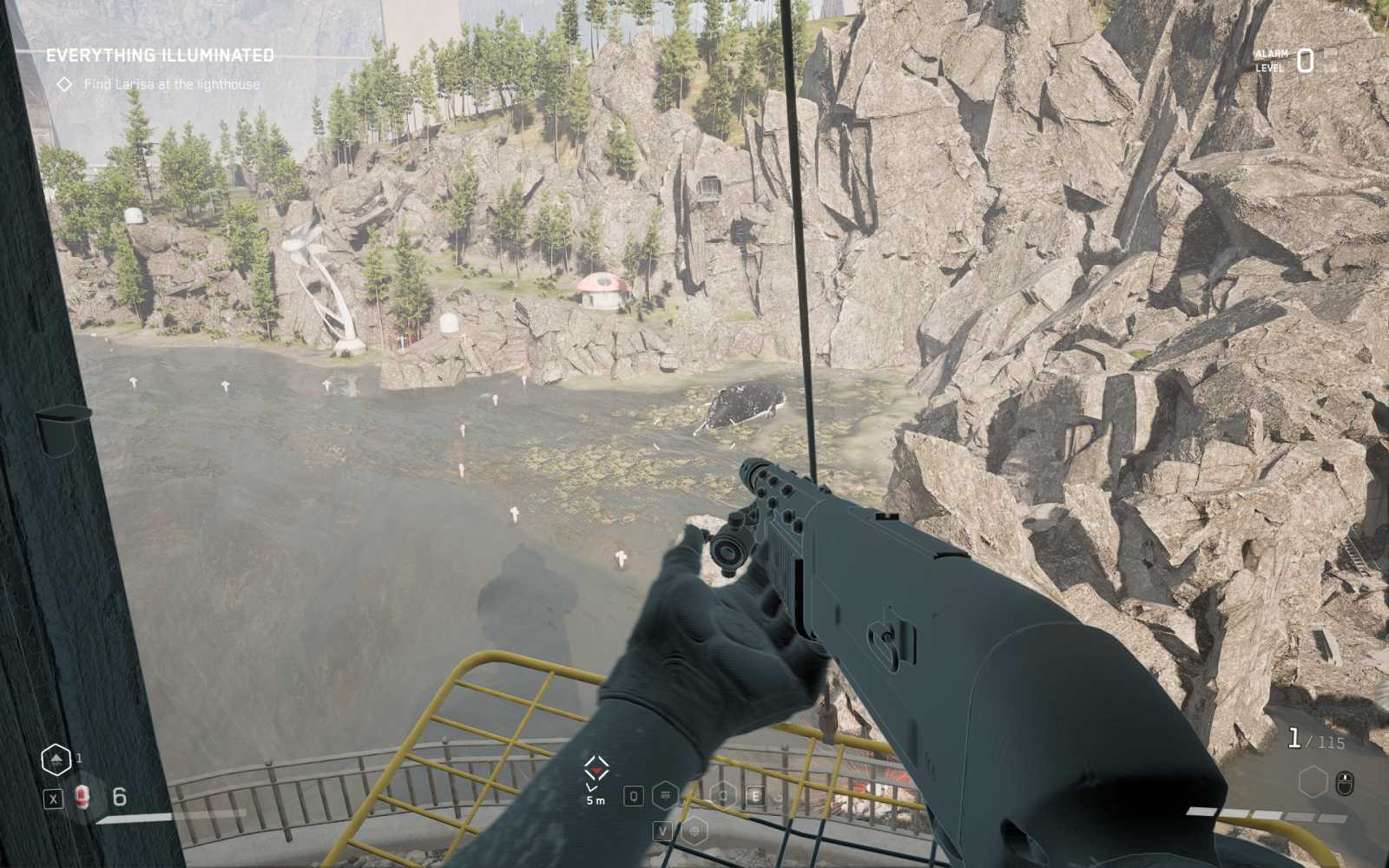Activate the X key consumable prompt

[x=54, y=799]
